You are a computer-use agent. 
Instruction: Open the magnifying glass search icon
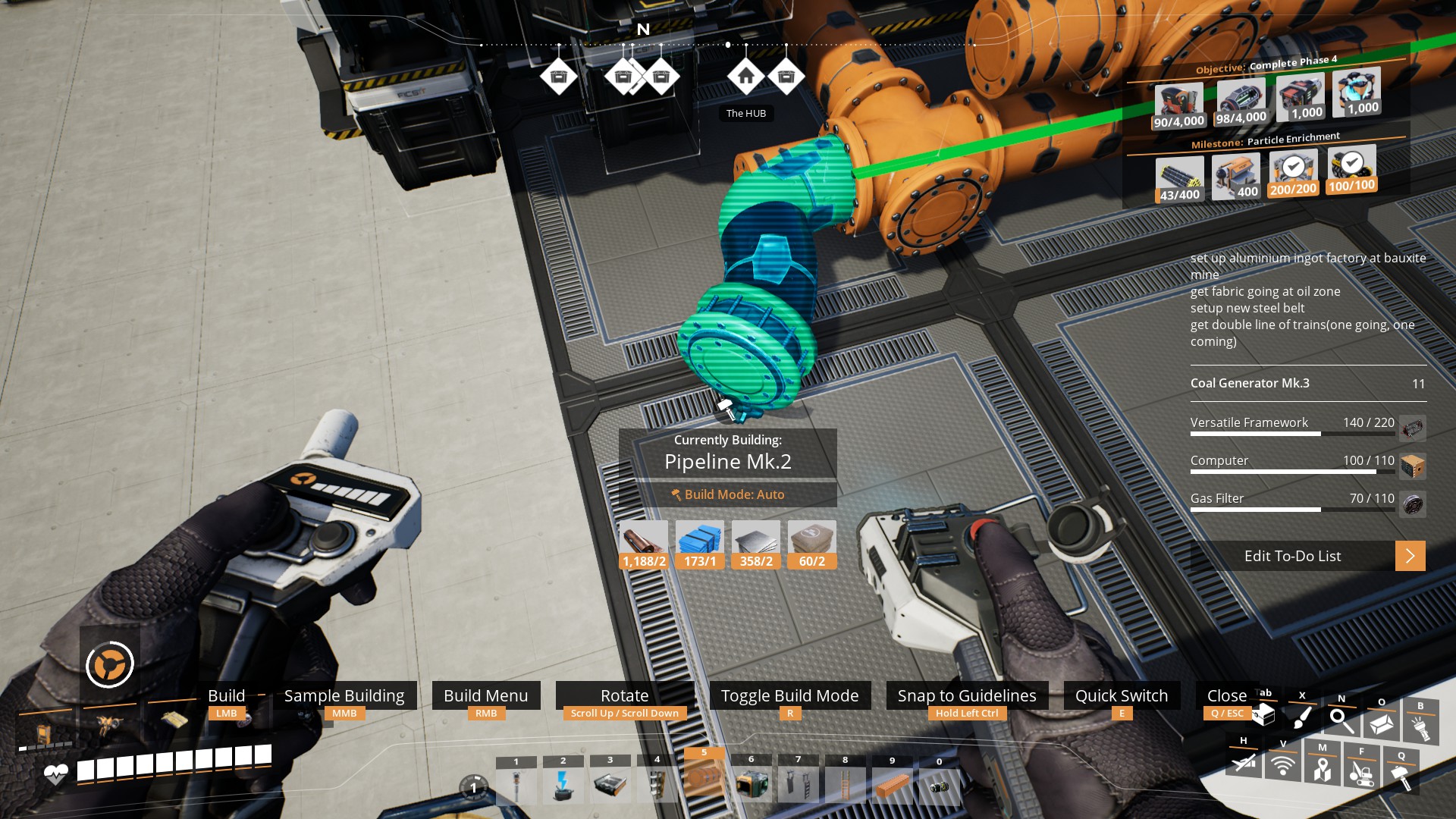[1341, 720]
